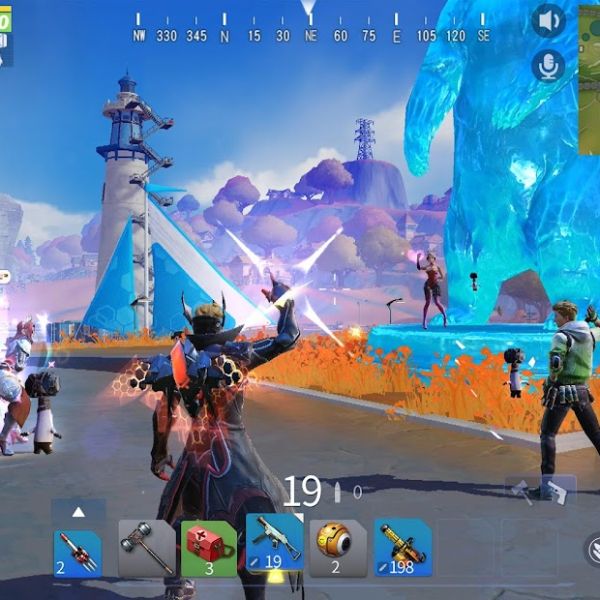Select the red claw item slot

77,549
